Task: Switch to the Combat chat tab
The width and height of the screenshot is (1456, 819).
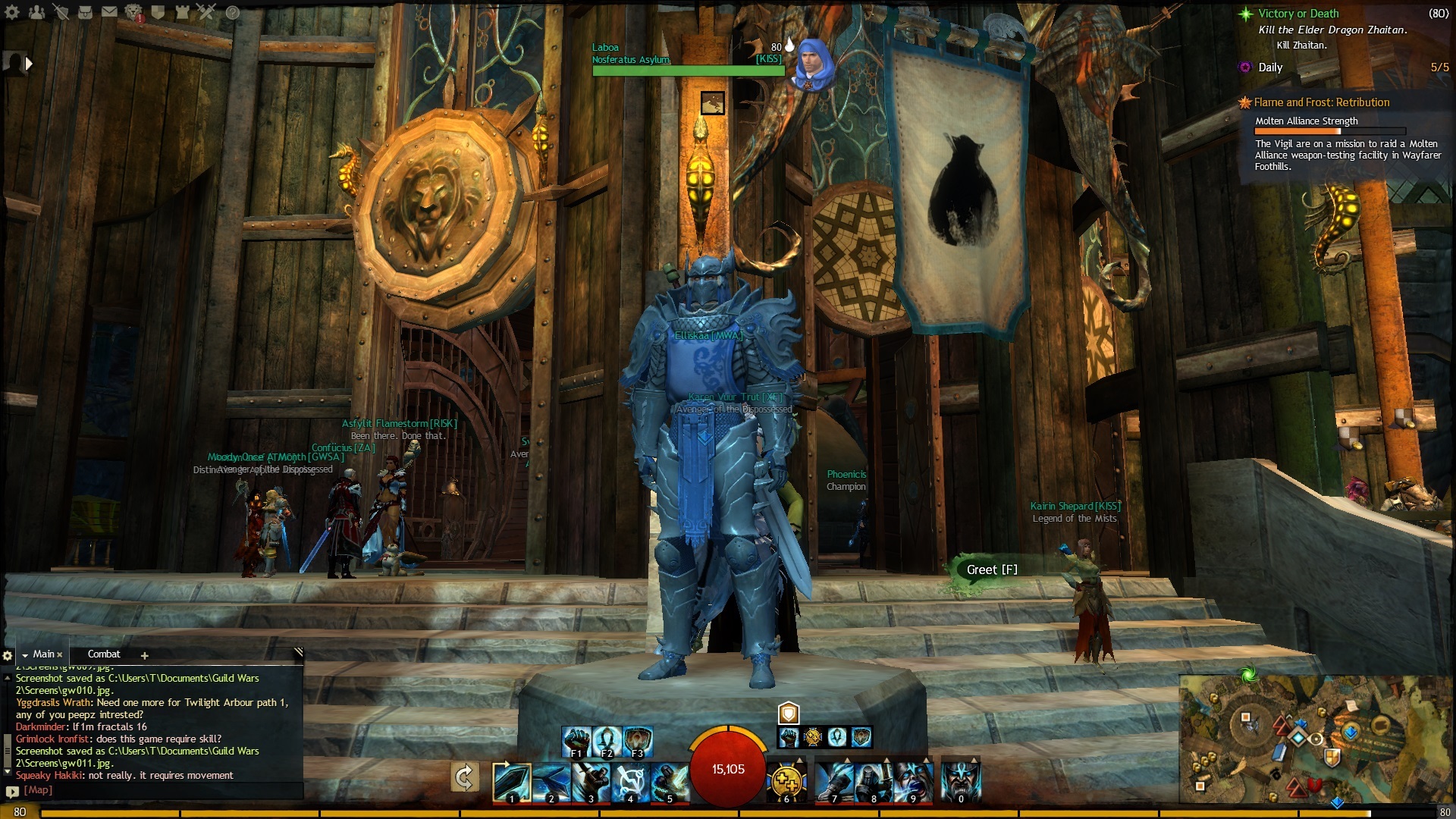Action: coord(104,654)
